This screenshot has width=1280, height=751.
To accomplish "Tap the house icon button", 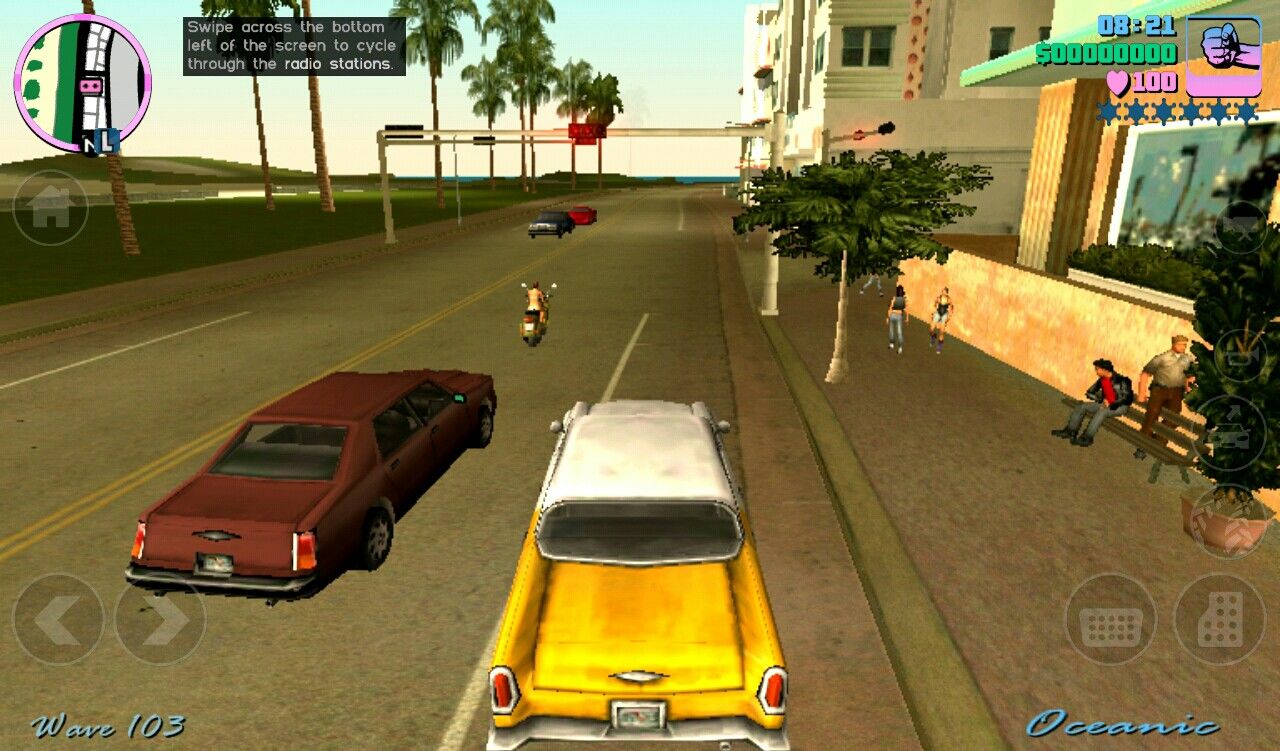I will click(50, 208).
